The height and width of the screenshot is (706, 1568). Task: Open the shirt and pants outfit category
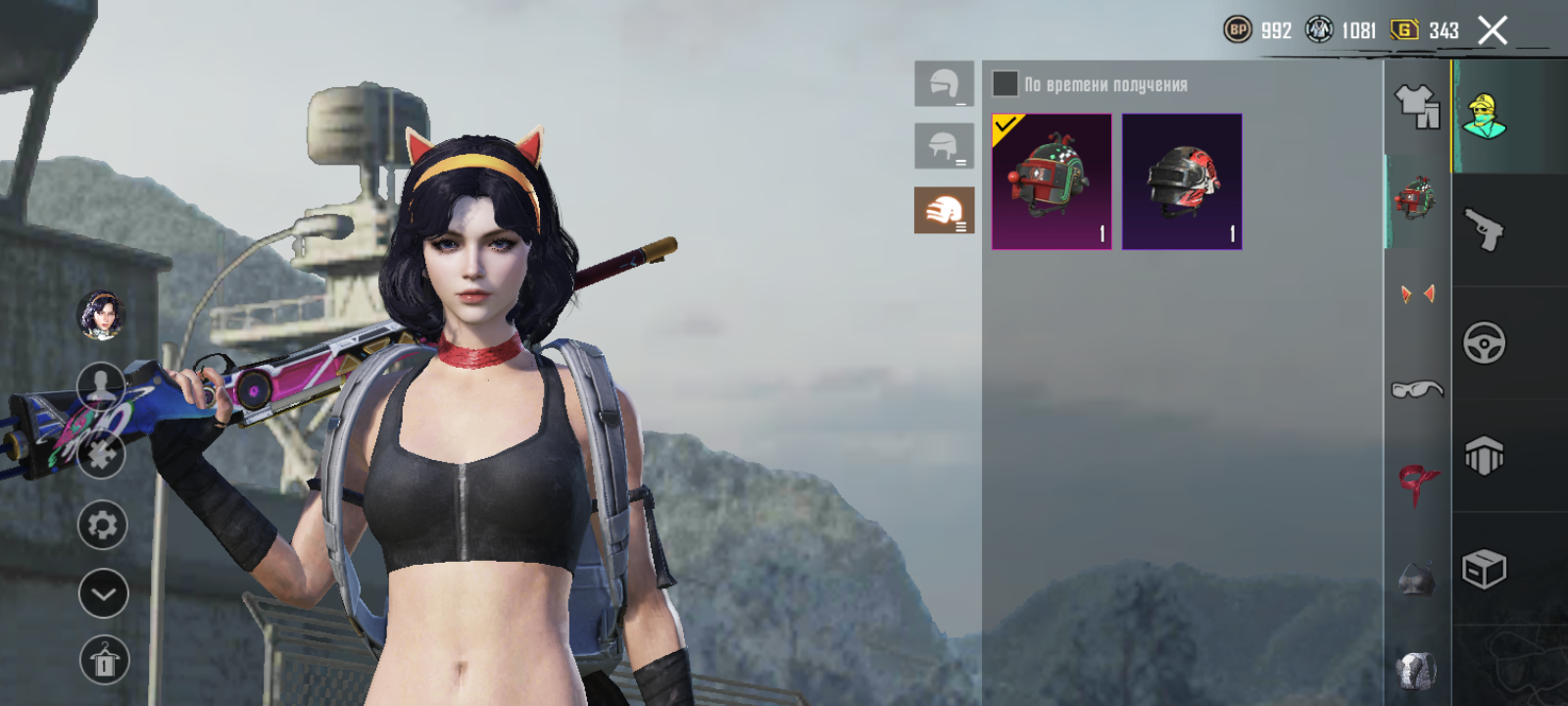1416,106
